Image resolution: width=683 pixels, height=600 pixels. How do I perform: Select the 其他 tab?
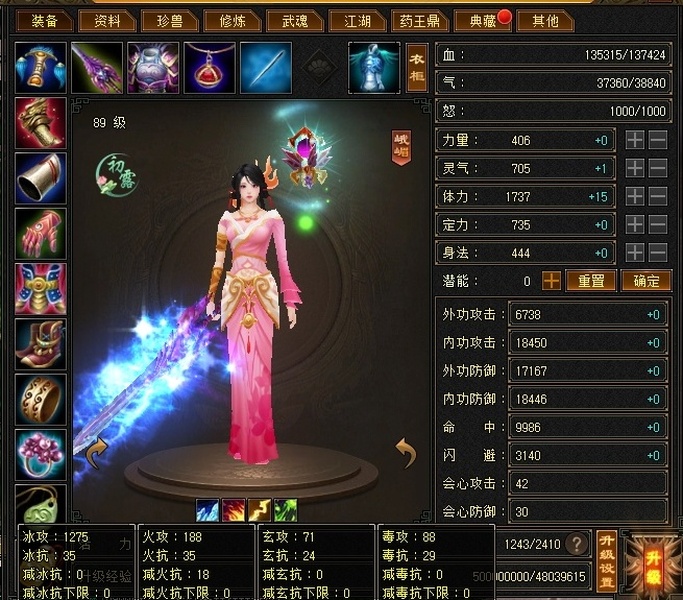pos(546,20)
